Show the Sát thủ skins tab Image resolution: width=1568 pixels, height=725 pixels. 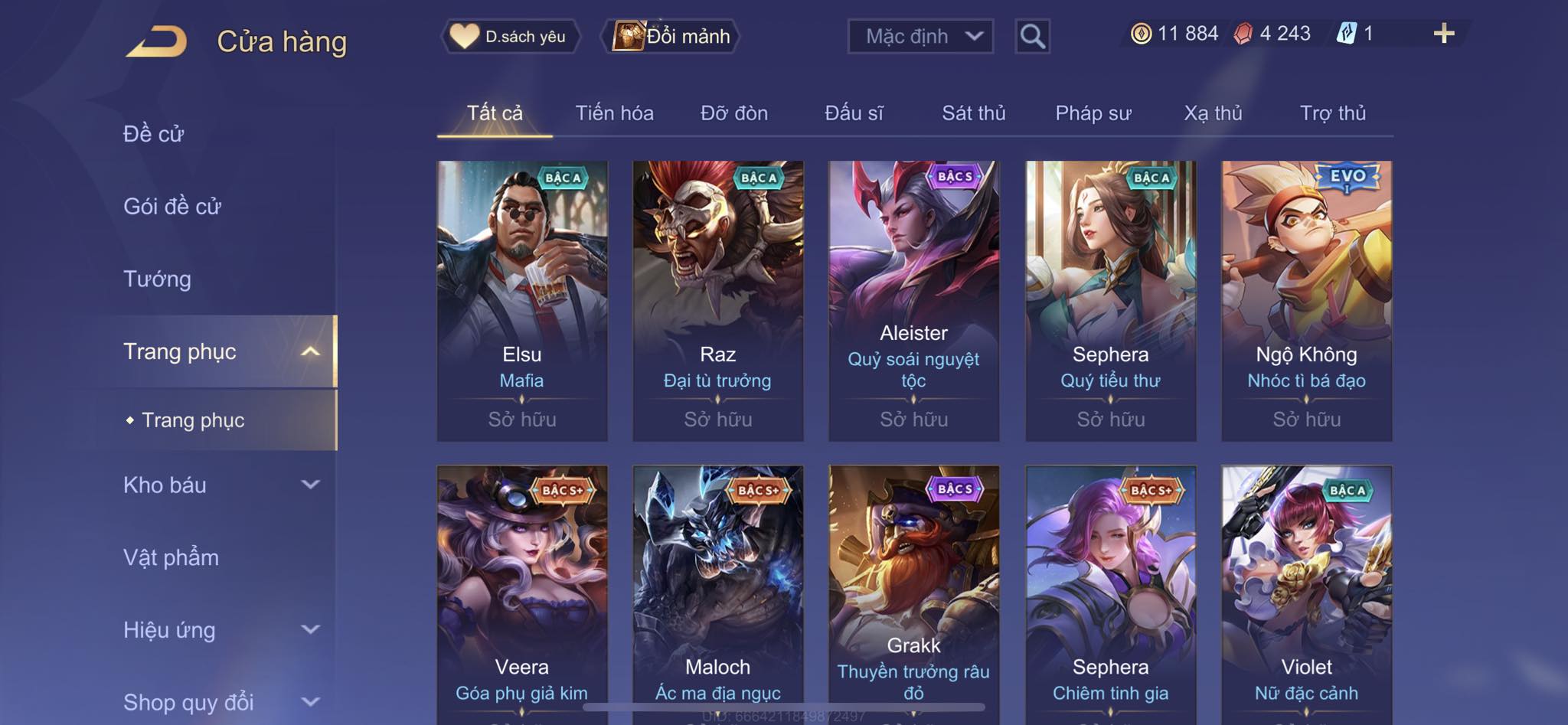tap(973, 113)
